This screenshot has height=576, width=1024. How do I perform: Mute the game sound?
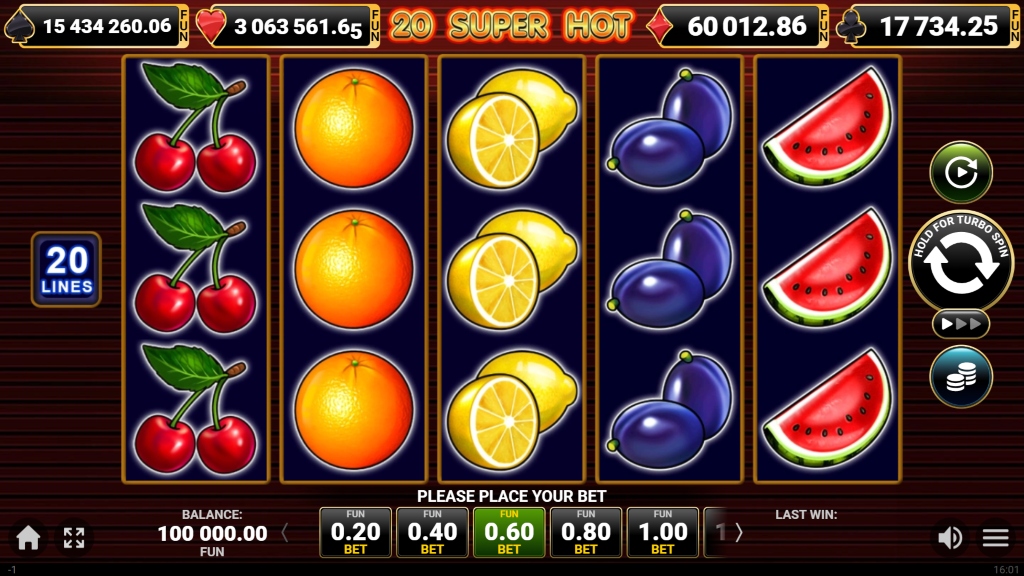coord(949,538)
